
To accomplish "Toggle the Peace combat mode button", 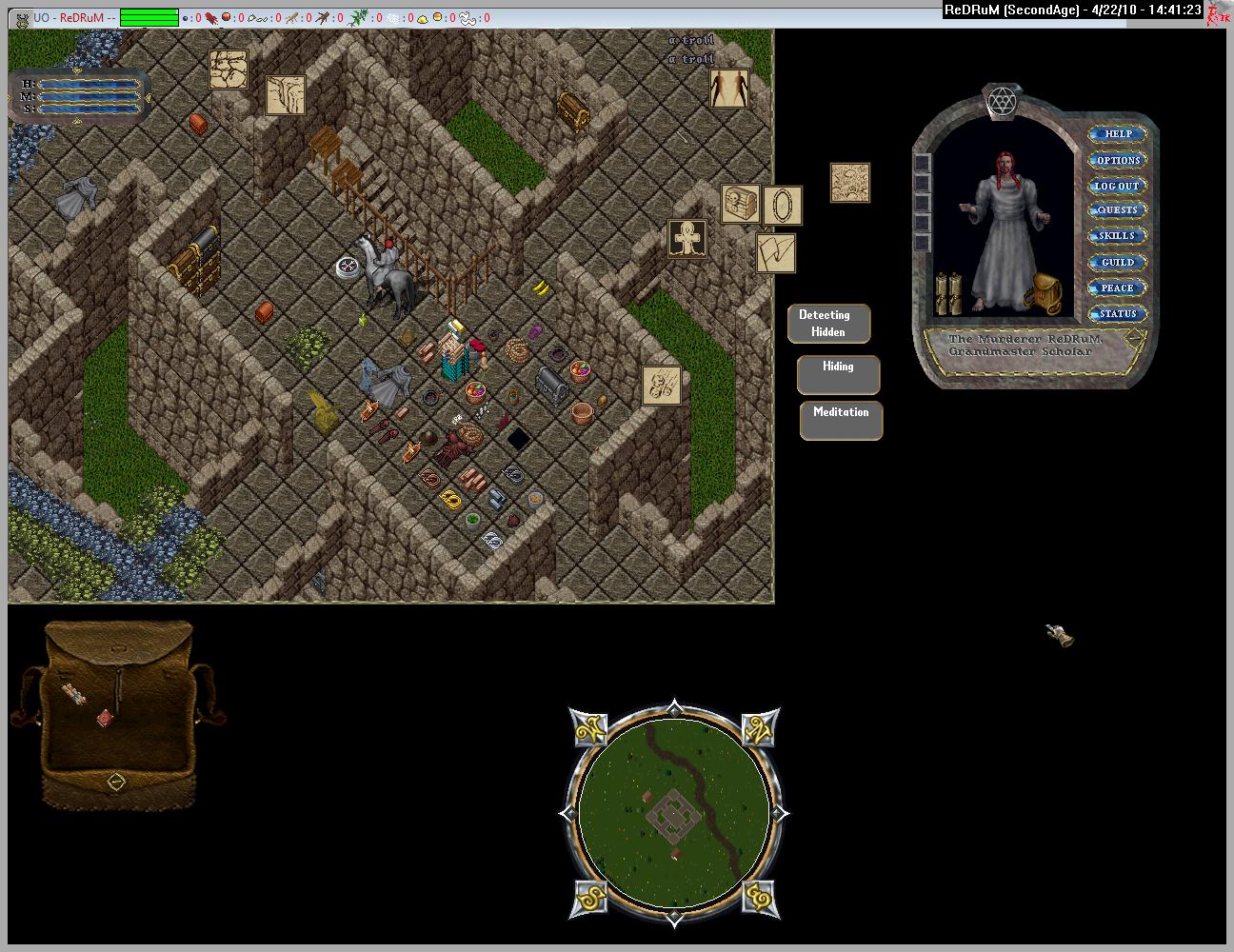I will click(x=1117, y=288).
